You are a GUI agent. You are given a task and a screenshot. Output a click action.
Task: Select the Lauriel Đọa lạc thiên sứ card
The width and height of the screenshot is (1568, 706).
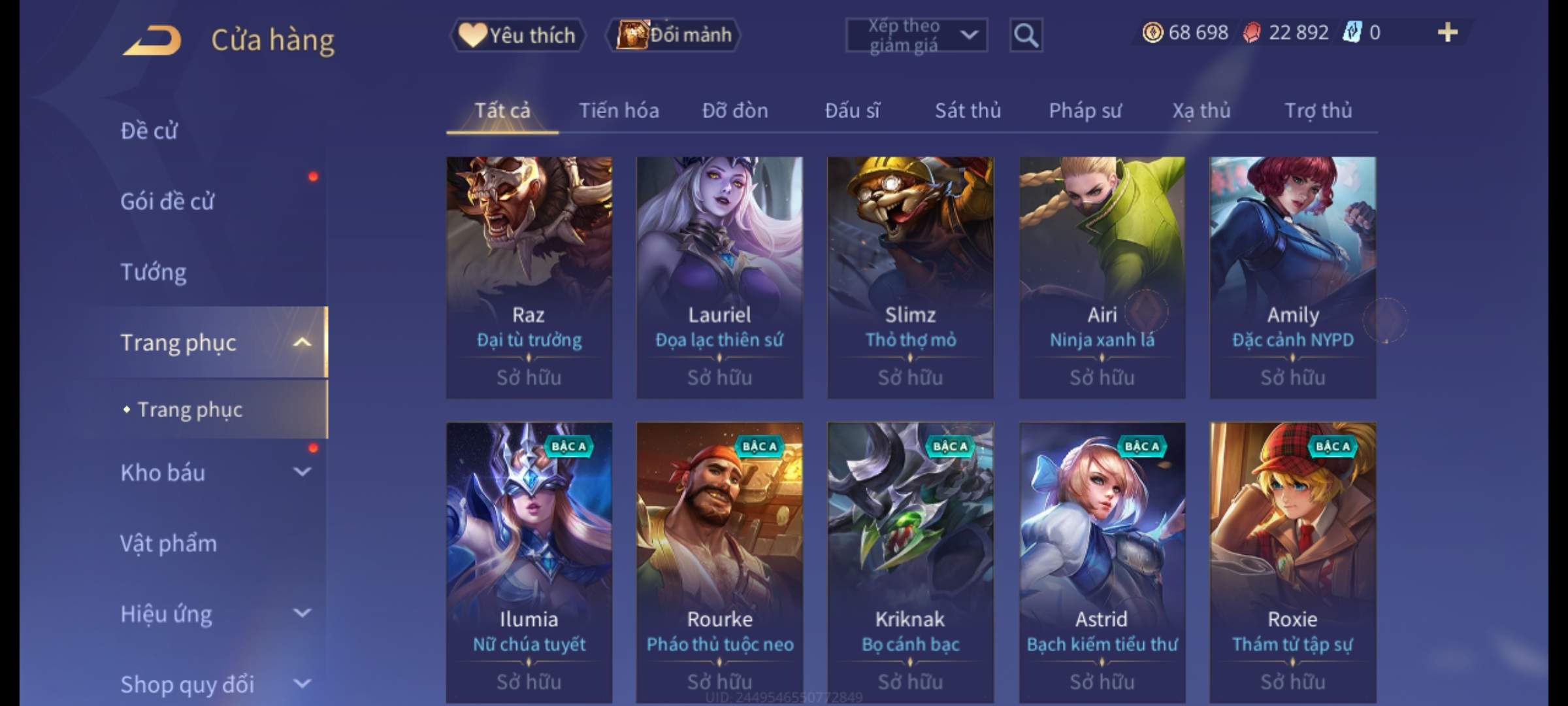tap(719, 277)
